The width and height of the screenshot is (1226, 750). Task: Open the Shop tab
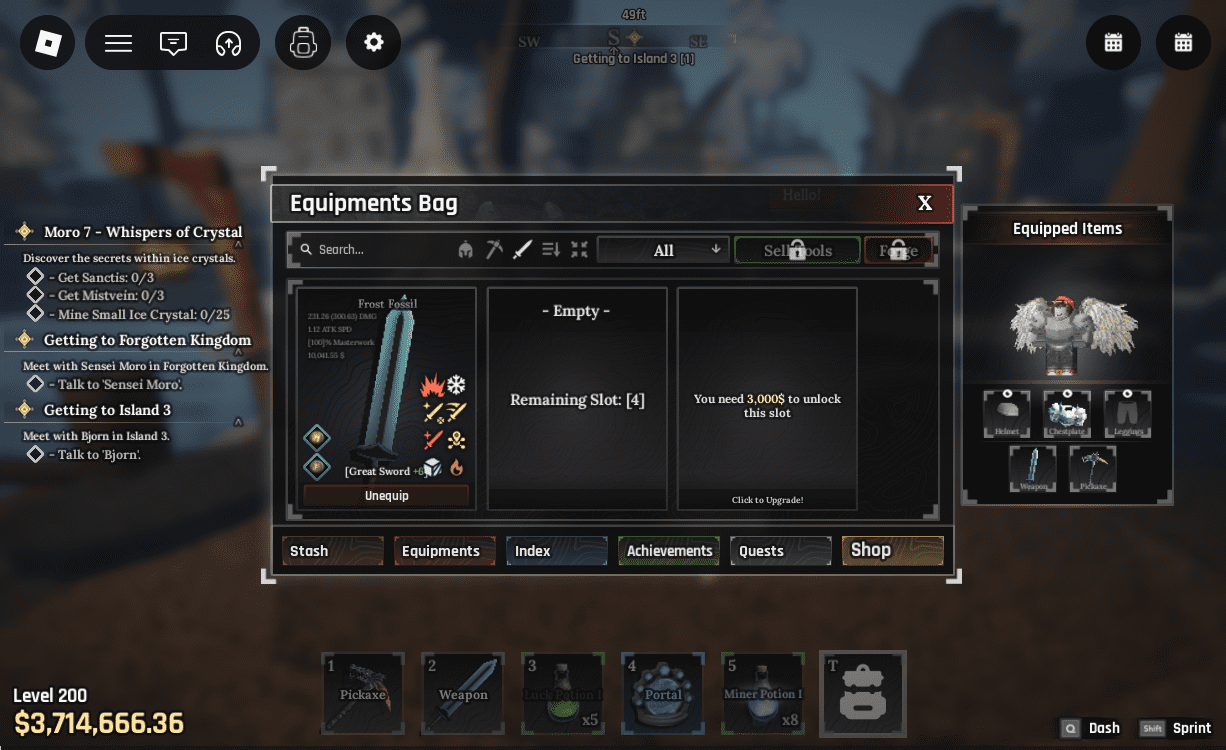[x=892, y=550]
